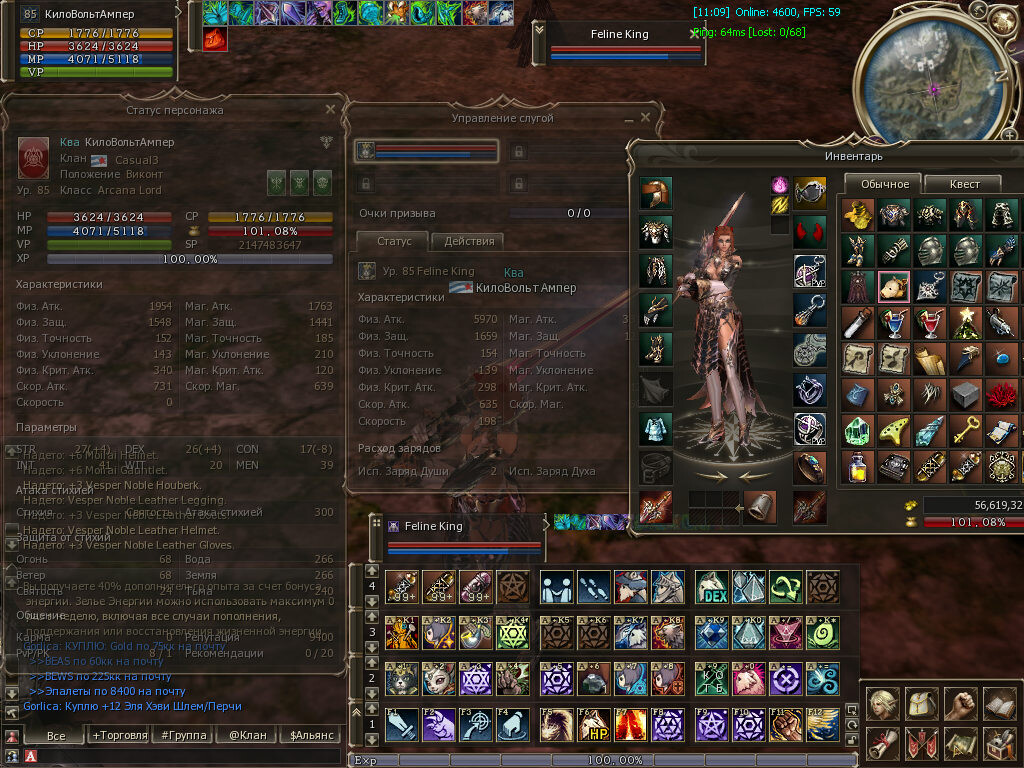This screenshot has width=1024, height=768.
Task: Switch to the Действия tab
Action: [468, 241]
